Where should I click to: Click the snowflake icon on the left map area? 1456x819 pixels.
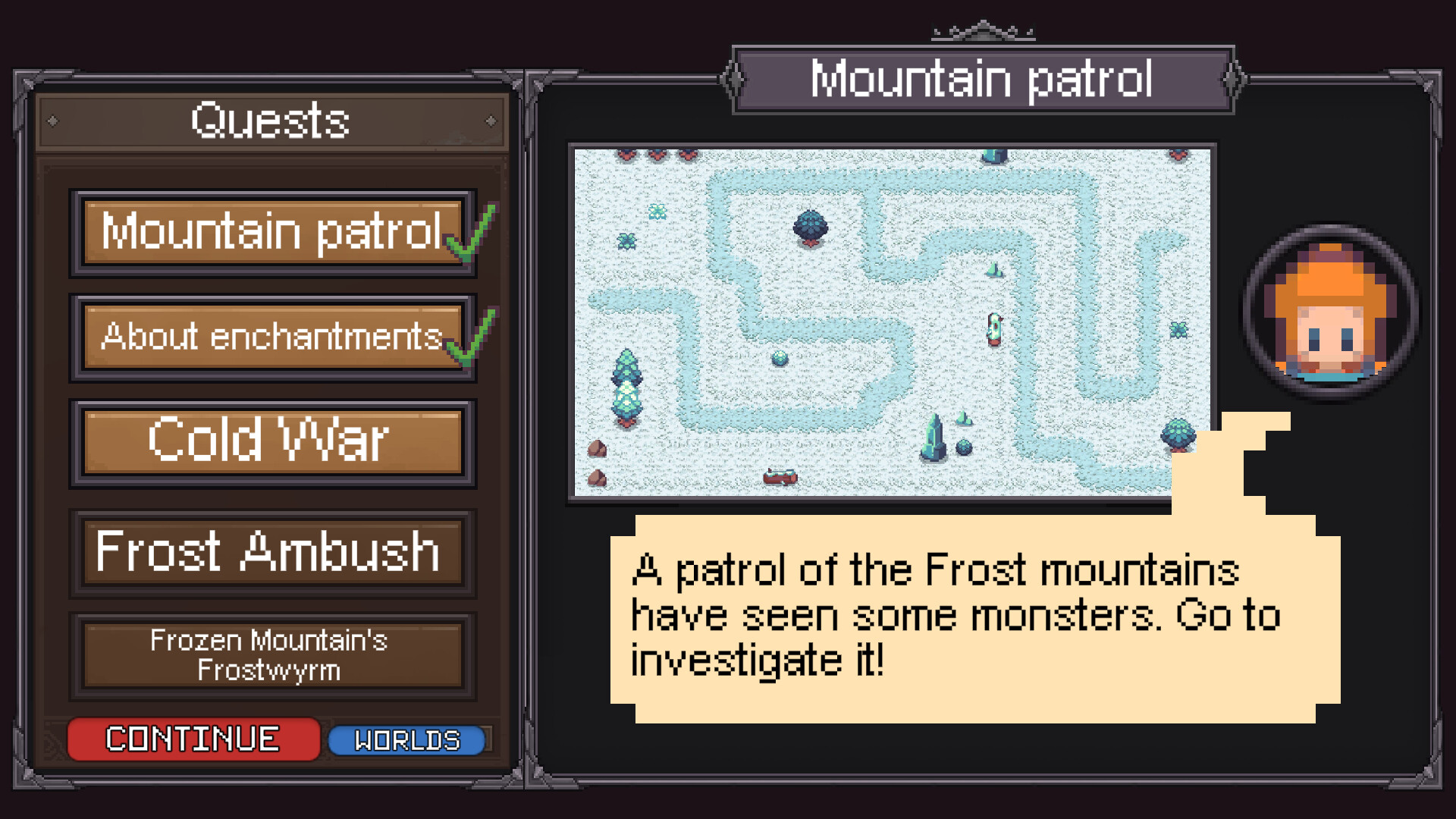(656, 211)
